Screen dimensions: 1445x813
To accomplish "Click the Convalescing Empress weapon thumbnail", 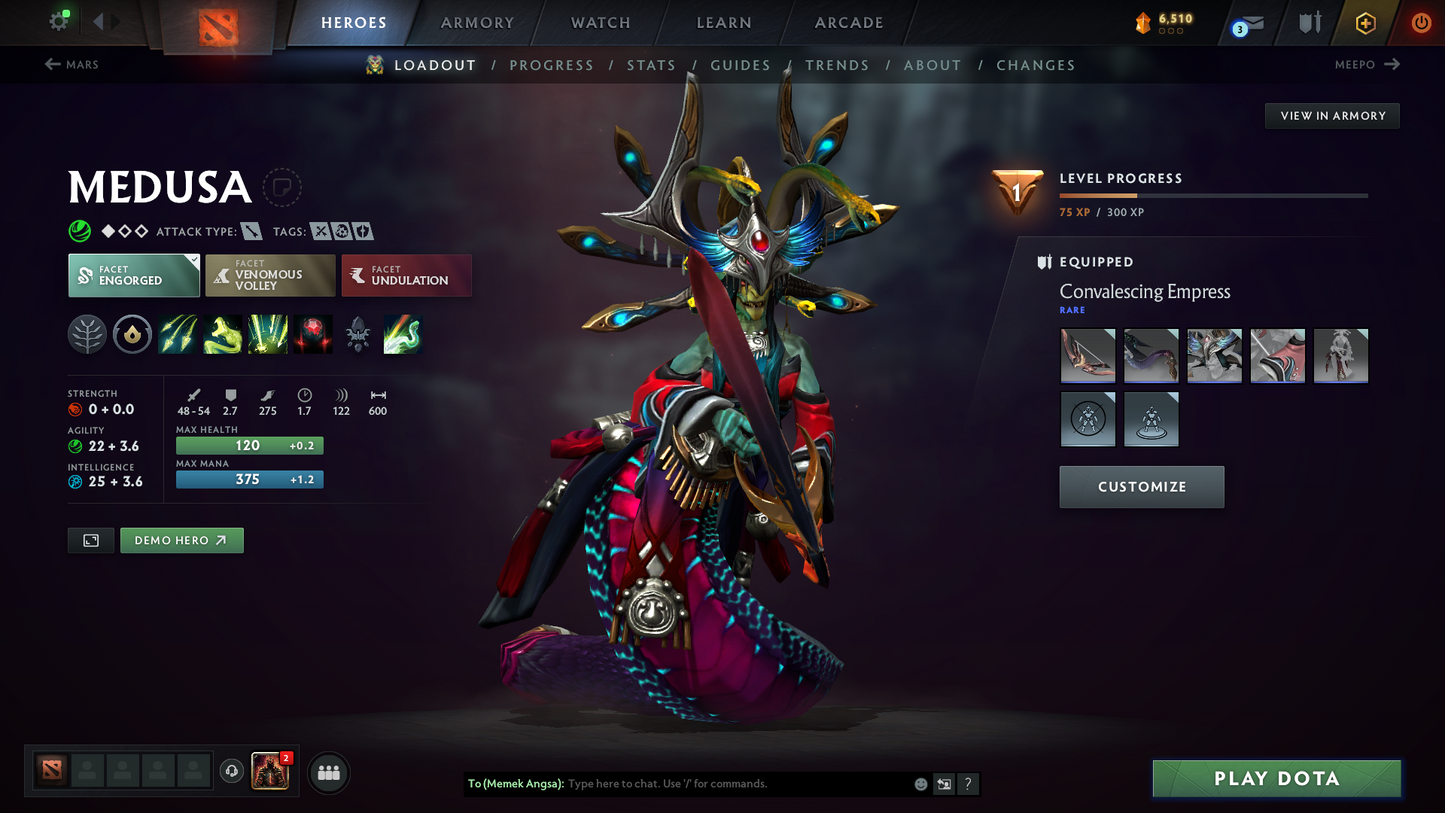I will coord(1087,355).
